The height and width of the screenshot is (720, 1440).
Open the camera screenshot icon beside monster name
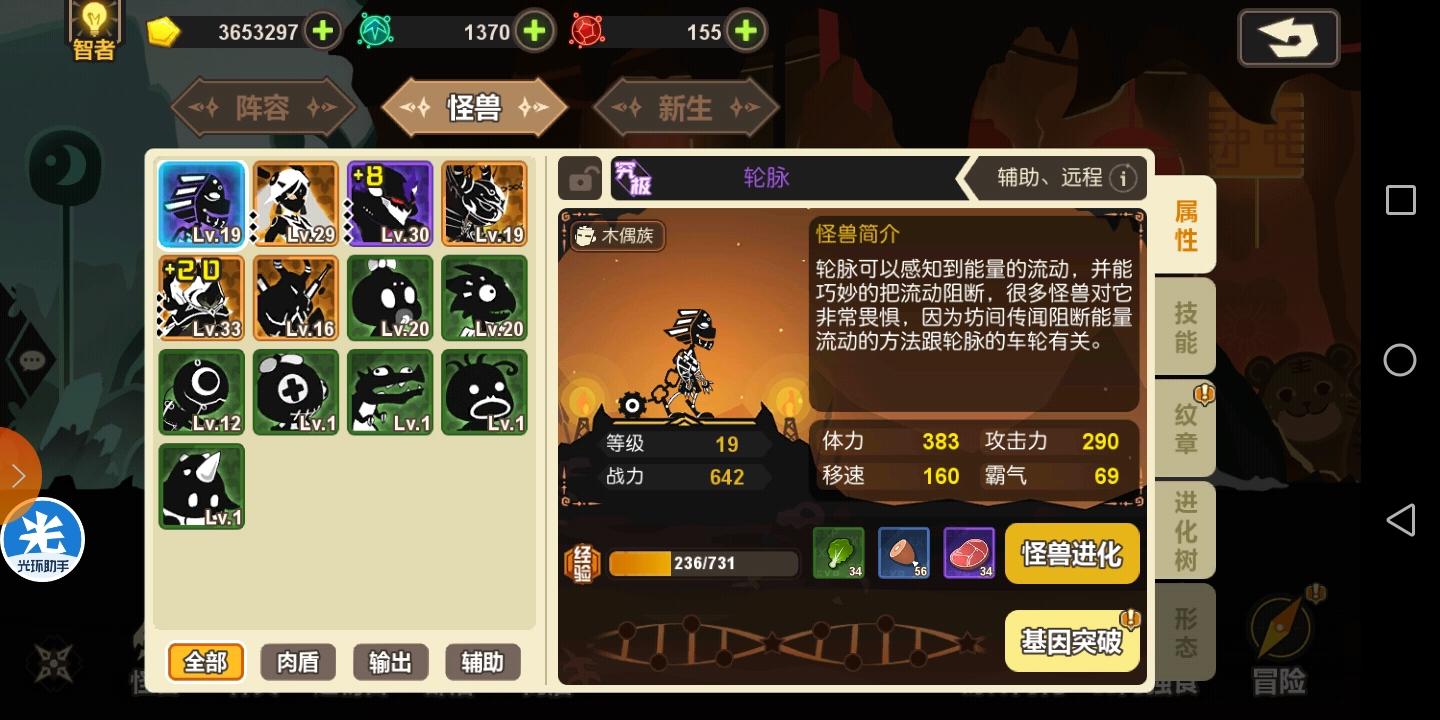581,178
